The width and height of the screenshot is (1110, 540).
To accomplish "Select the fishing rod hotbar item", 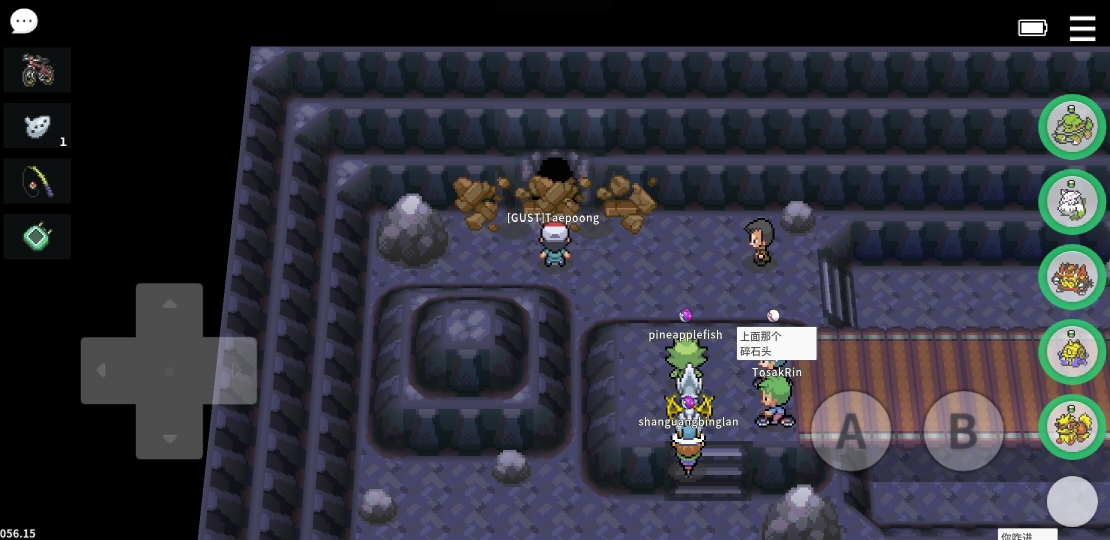I will 37,181.
